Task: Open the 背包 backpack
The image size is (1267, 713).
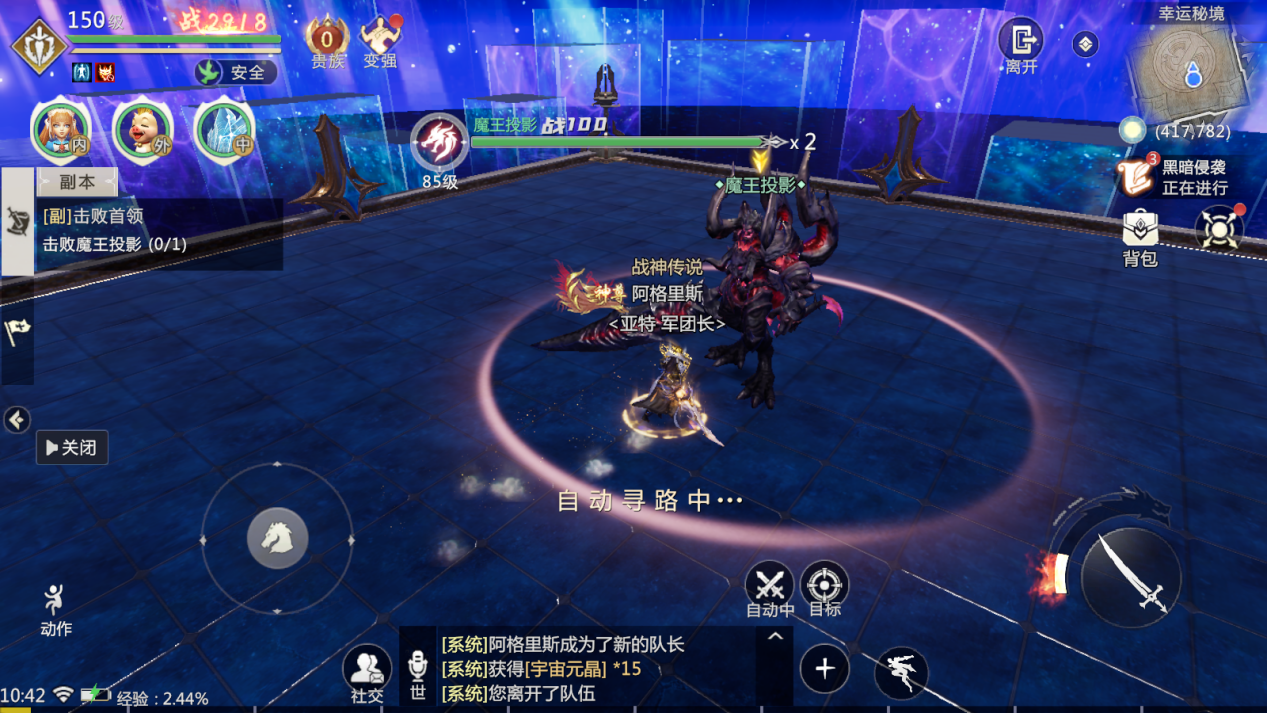Action: [1140, 238]
